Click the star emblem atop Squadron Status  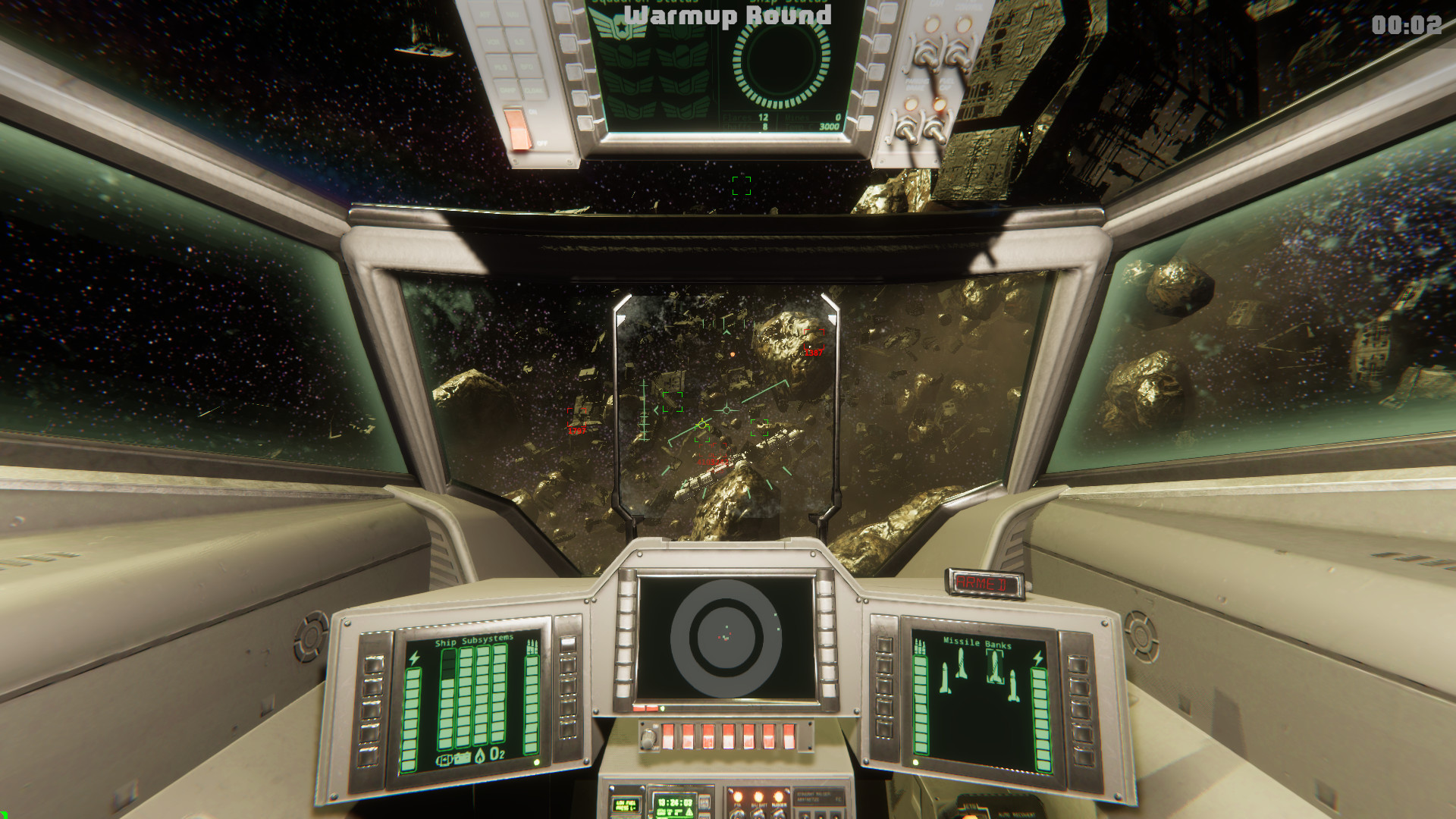pyautogui.click(x=621, y=27)
